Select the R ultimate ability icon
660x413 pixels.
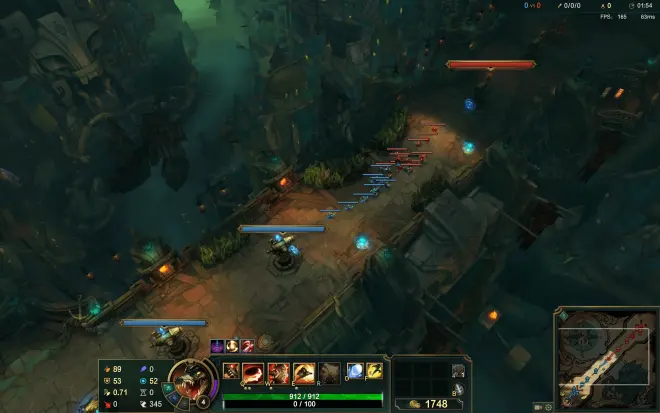329,371
